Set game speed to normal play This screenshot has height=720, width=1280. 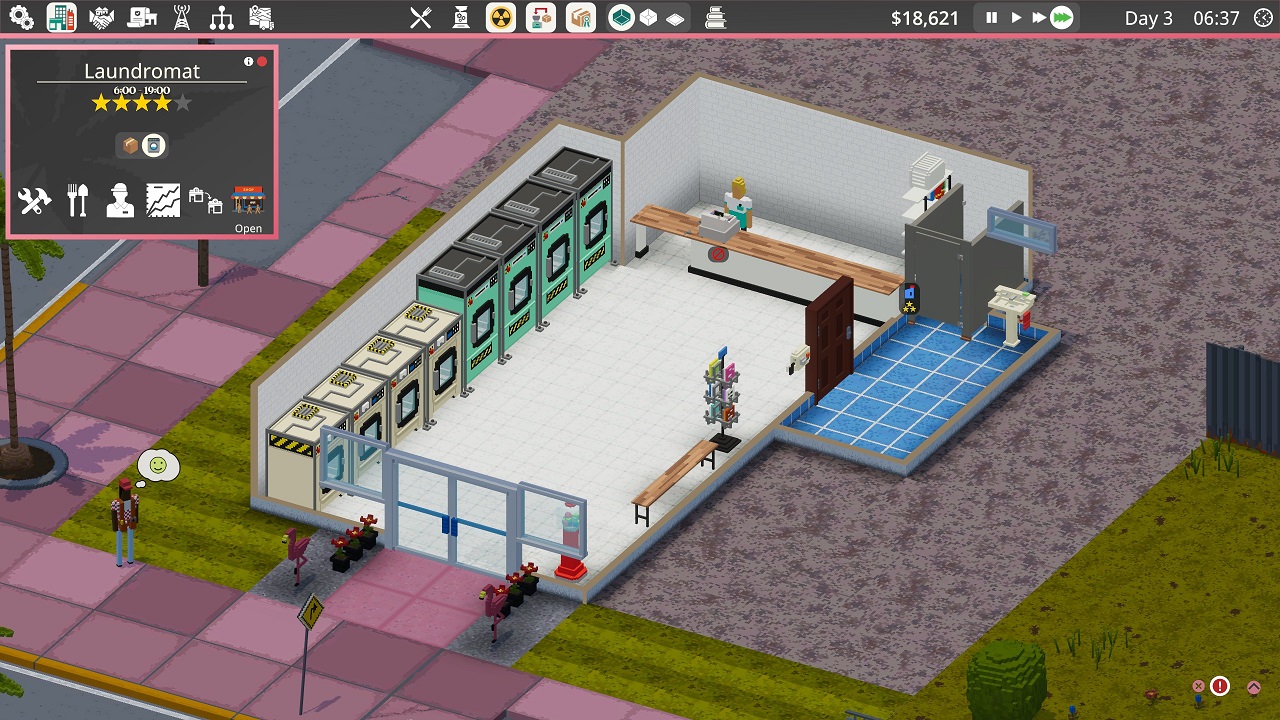pos(1016,18)
